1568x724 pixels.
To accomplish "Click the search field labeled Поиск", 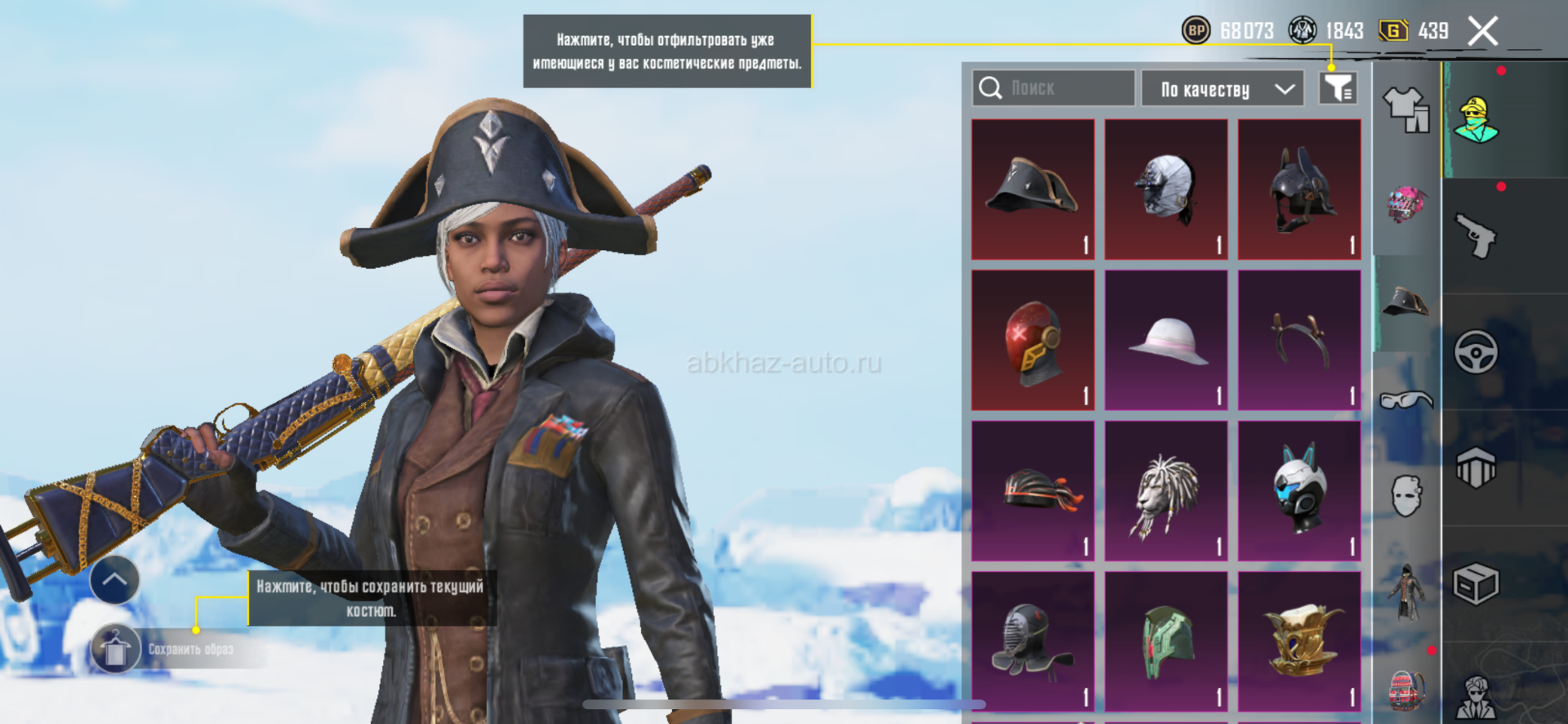I will click(x=1053, y=88).
